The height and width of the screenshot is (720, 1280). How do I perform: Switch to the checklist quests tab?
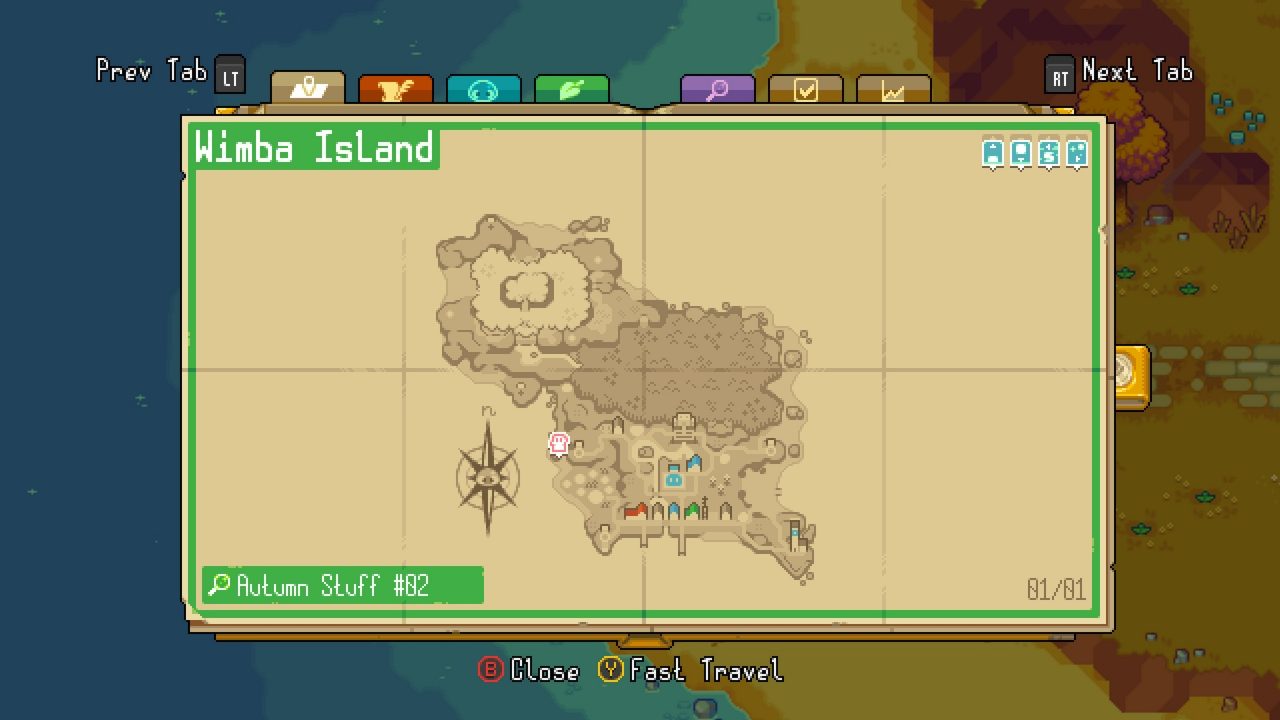(806, 88)
